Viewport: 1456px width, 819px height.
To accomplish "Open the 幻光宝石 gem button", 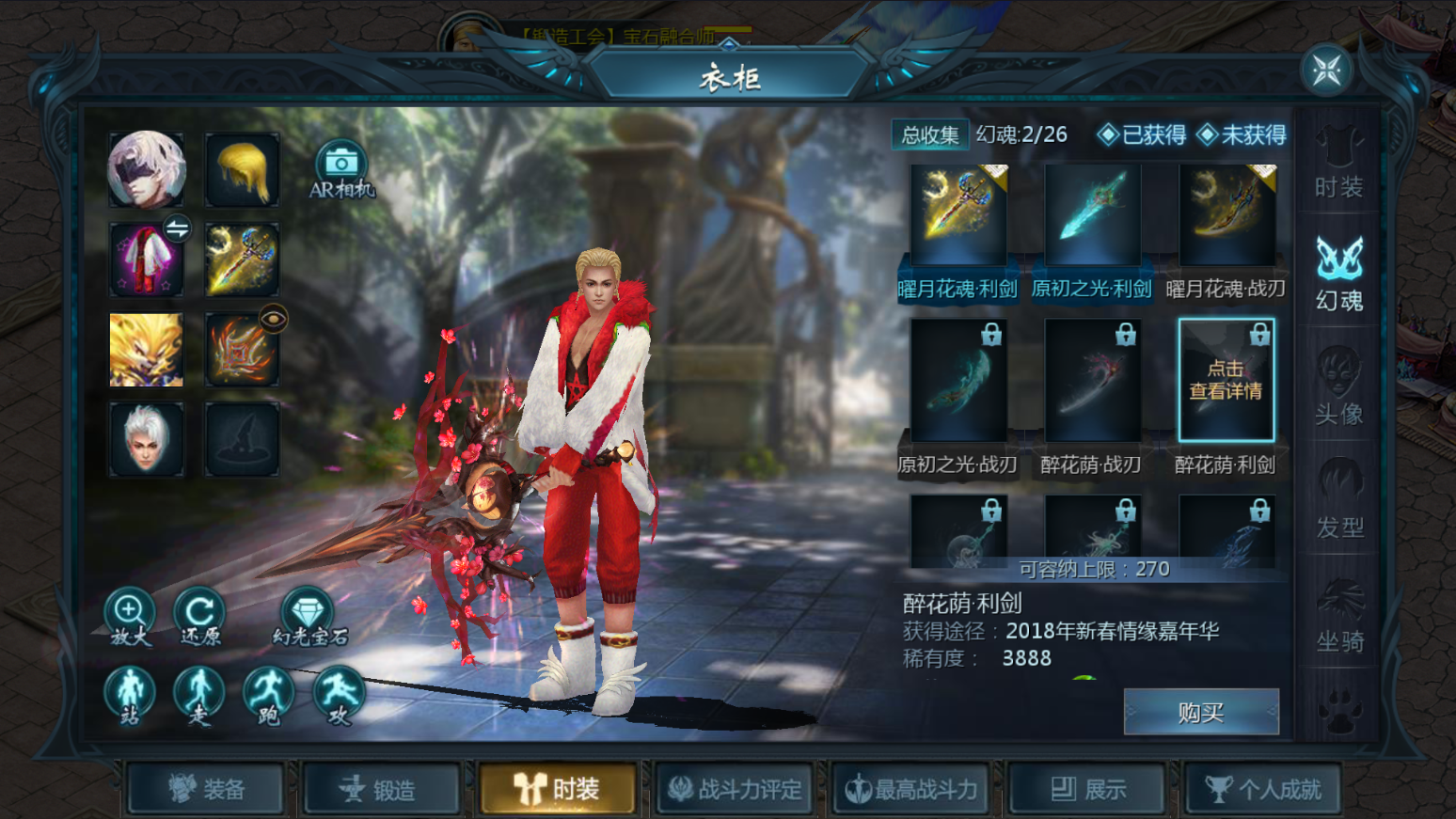I will click(x=309, y=615).
